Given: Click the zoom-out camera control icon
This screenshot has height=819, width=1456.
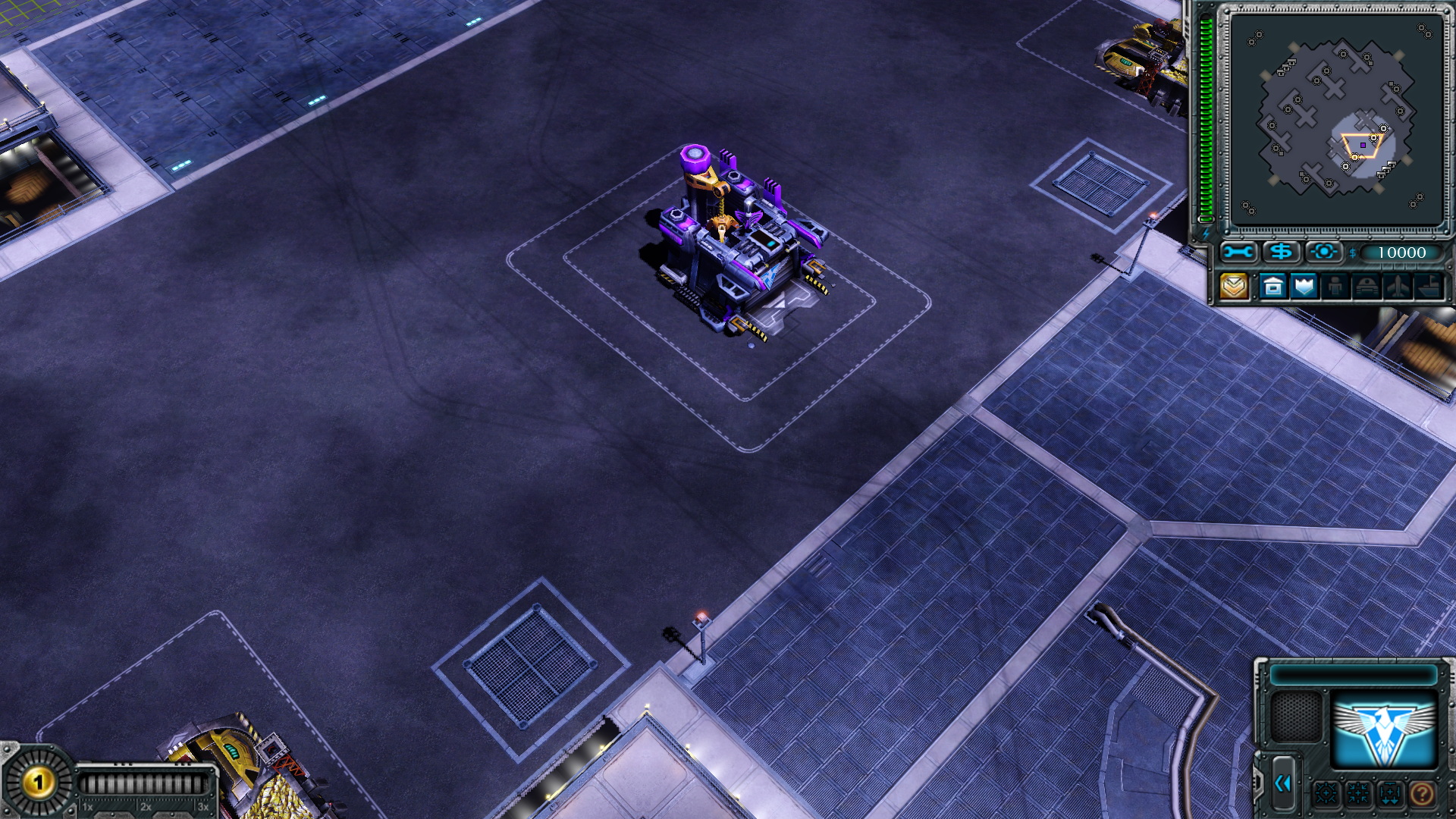Looking at the screenshot, I should (x=1357, y=792).
